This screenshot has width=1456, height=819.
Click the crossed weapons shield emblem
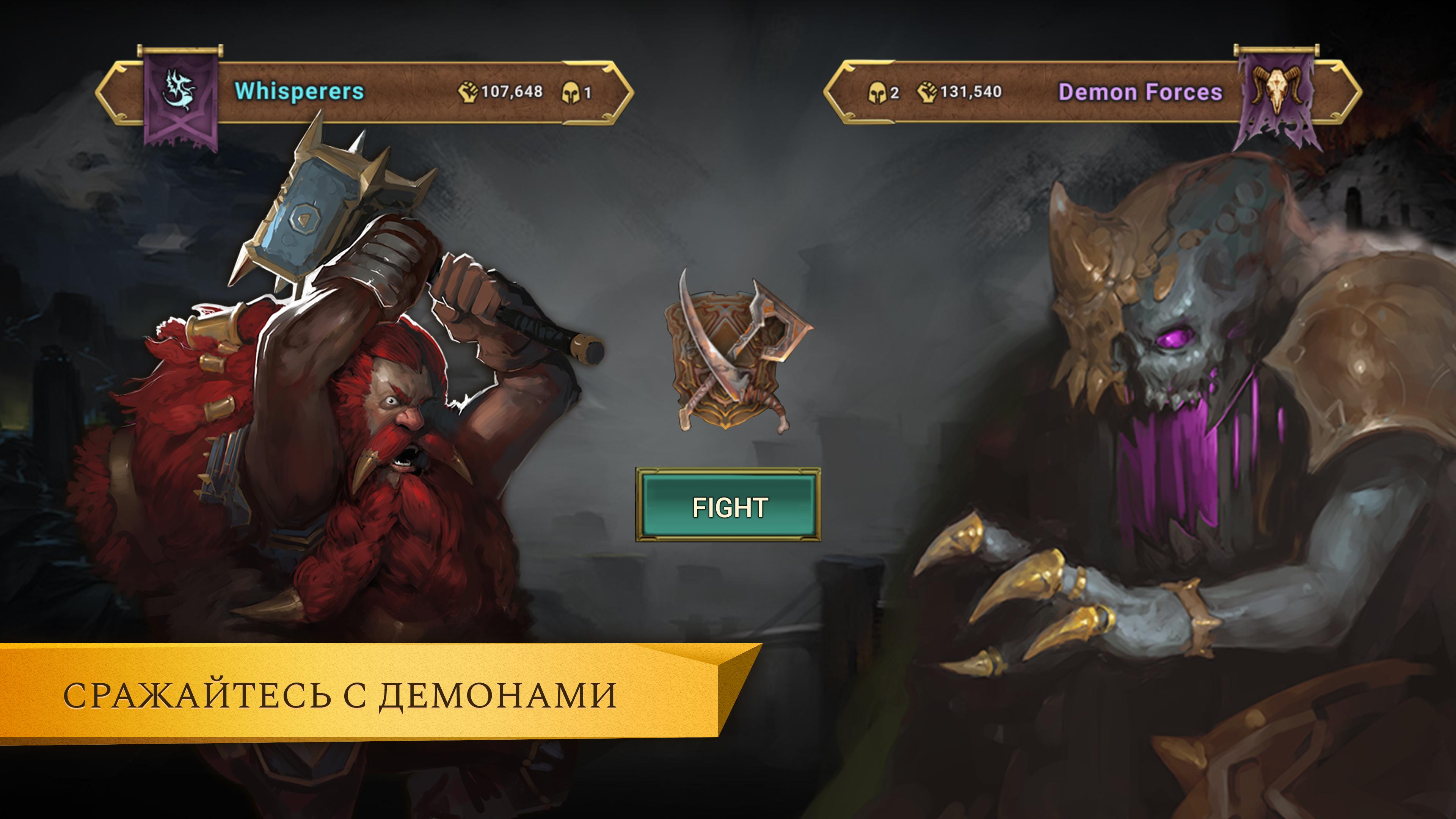pyautogui.click(x=734, y=351)
